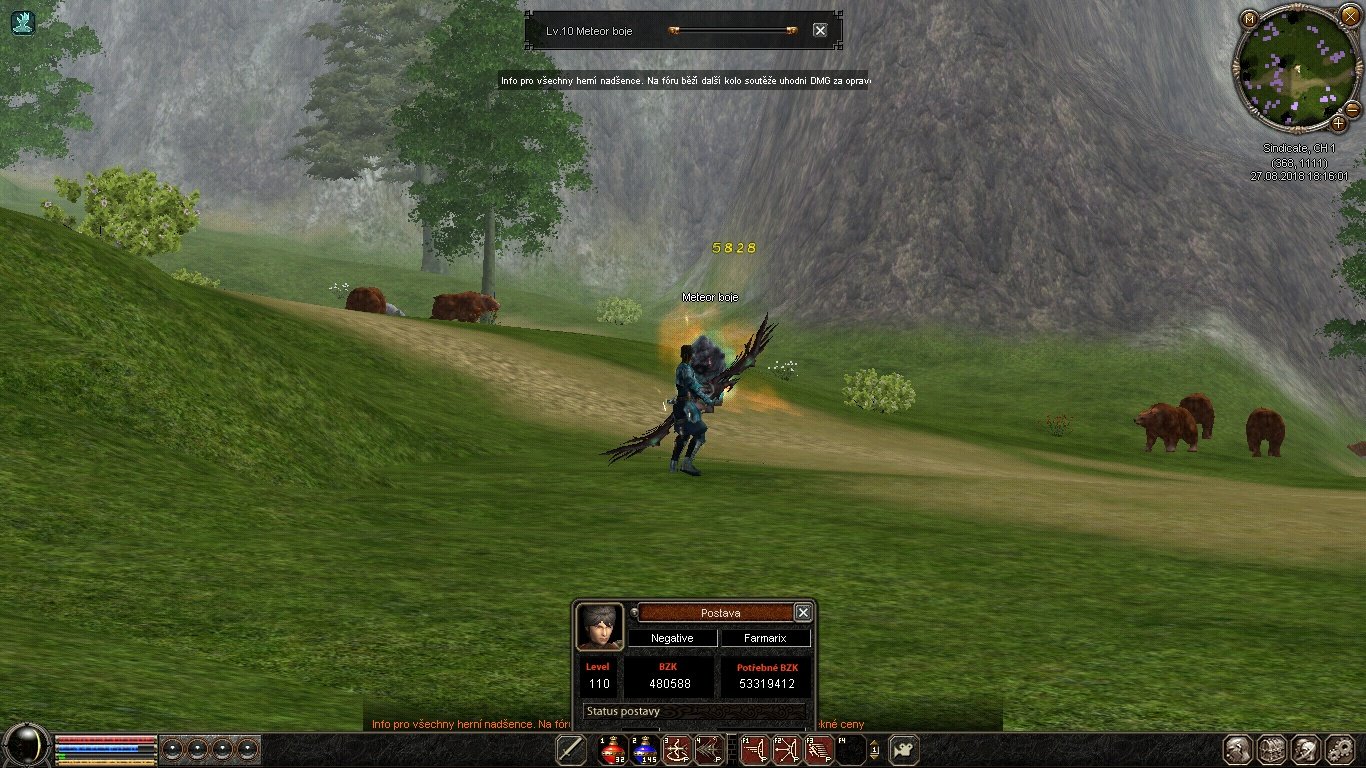Activate the arrow volley skill in slot 4
The width and height of the screenshot is (1366, 768).
point(709,750)
